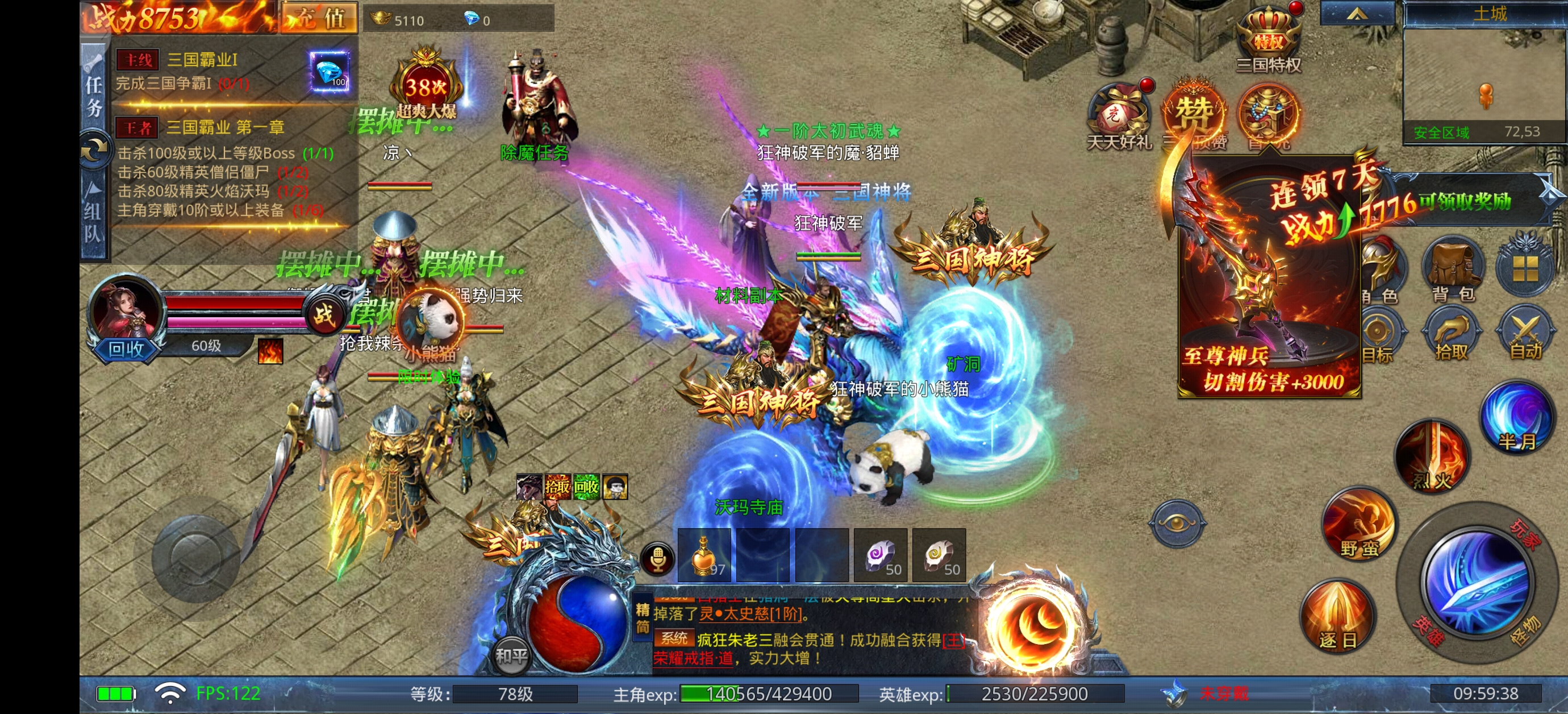
Task: Toggle 自动 auto-battle mode
Action: (1525, 335)
